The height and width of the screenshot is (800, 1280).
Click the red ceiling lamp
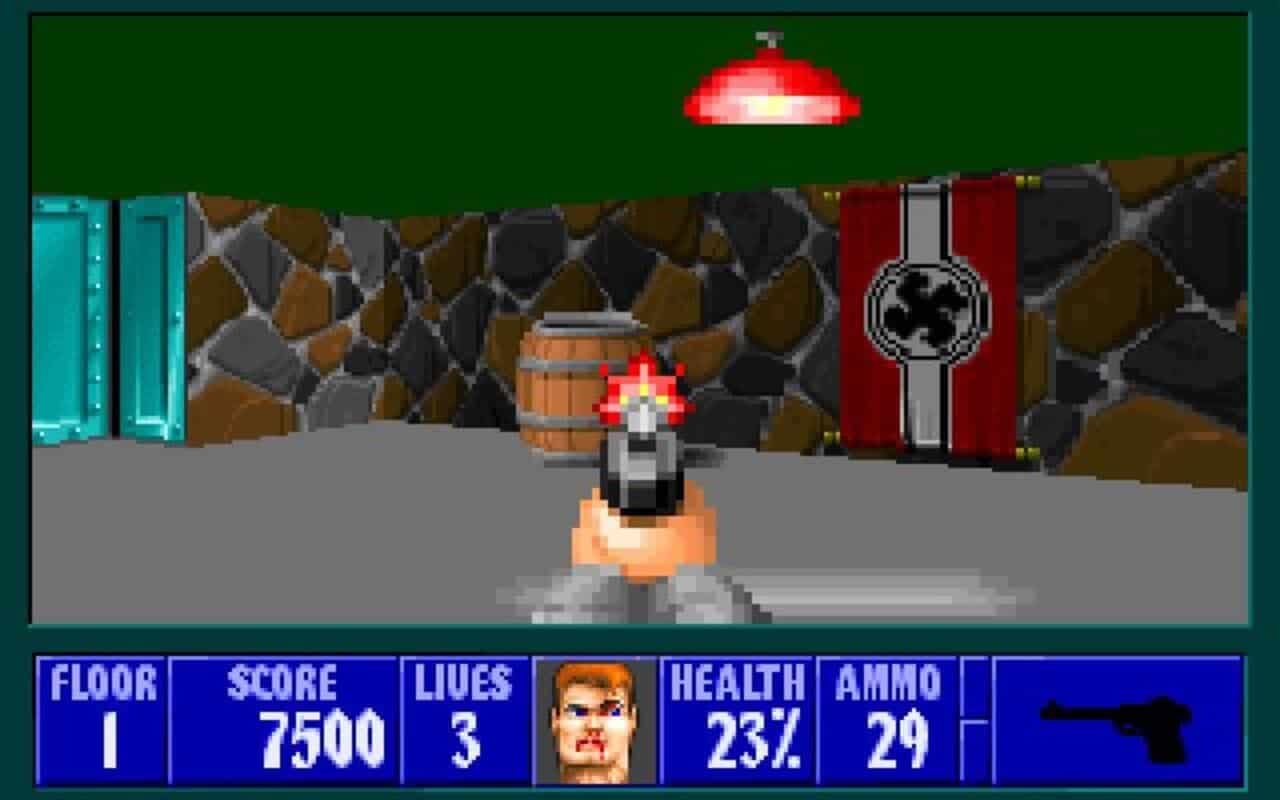point(770,90)
